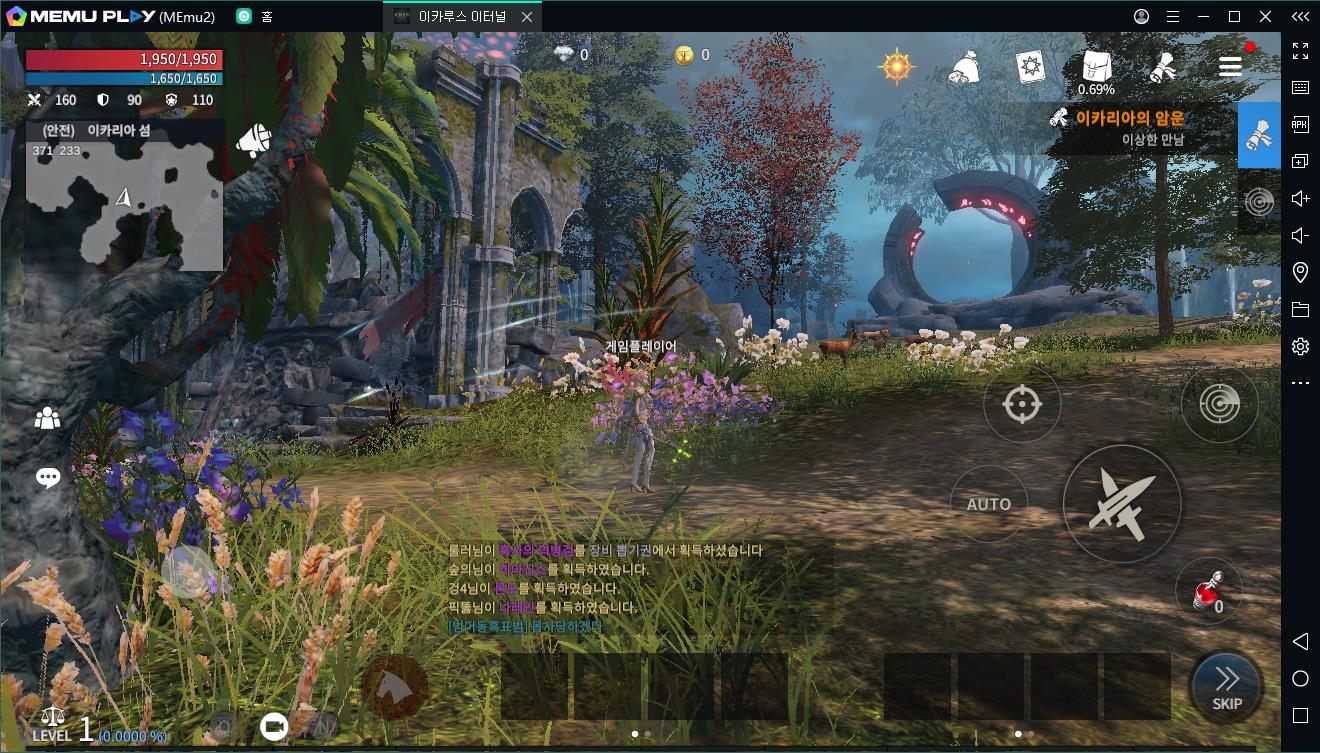Toggle the AUTO battle button

coord(988,504)
